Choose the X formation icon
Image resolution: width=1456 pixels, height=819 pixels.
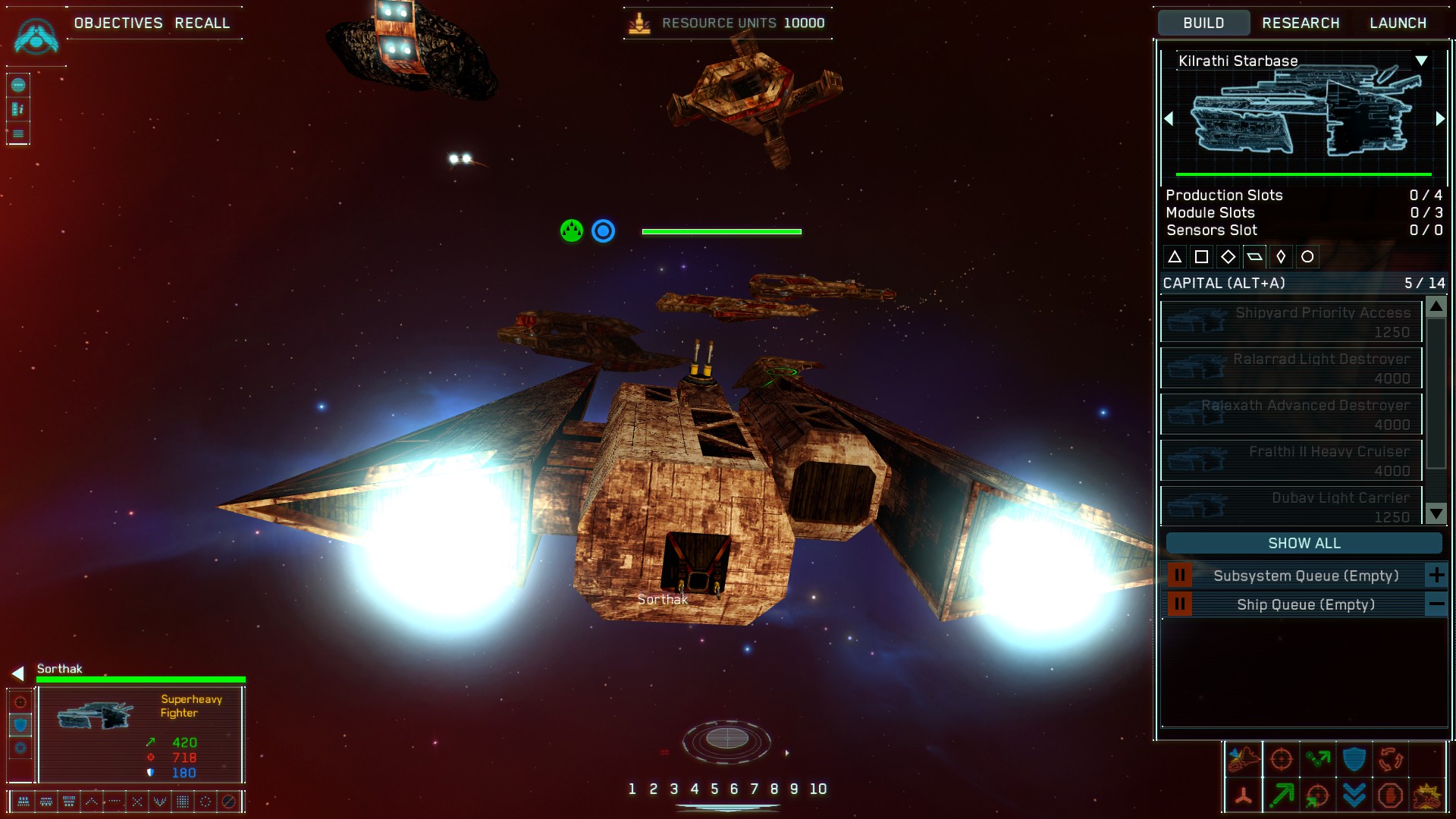(x=137, y=801)
